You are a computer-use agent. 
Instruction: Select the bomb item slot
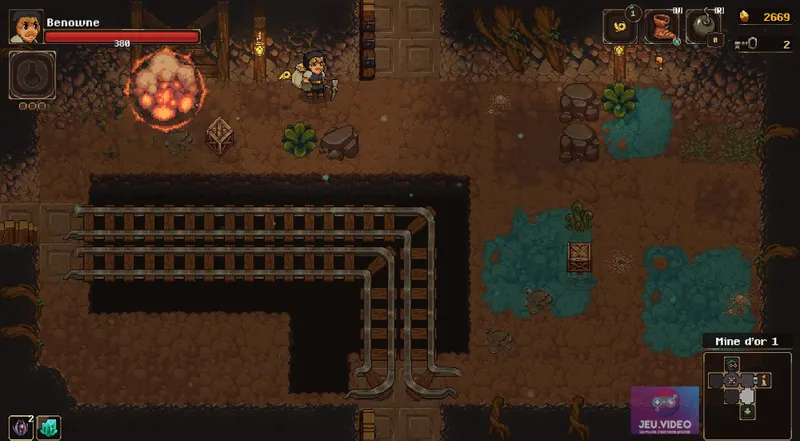tap(704, 27)
